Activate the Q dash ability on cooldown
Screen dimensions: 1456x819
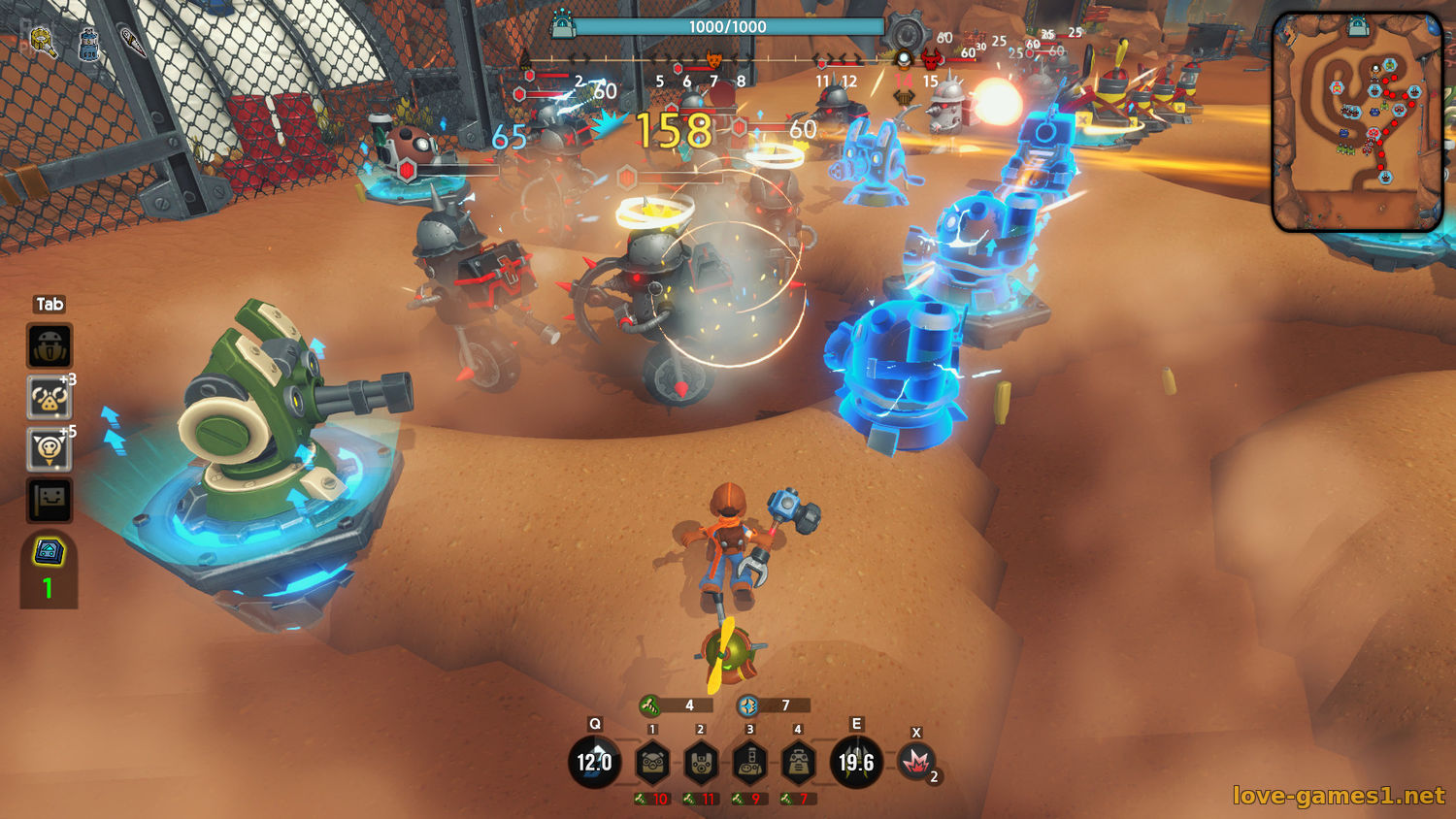click(x=594, y=763)
